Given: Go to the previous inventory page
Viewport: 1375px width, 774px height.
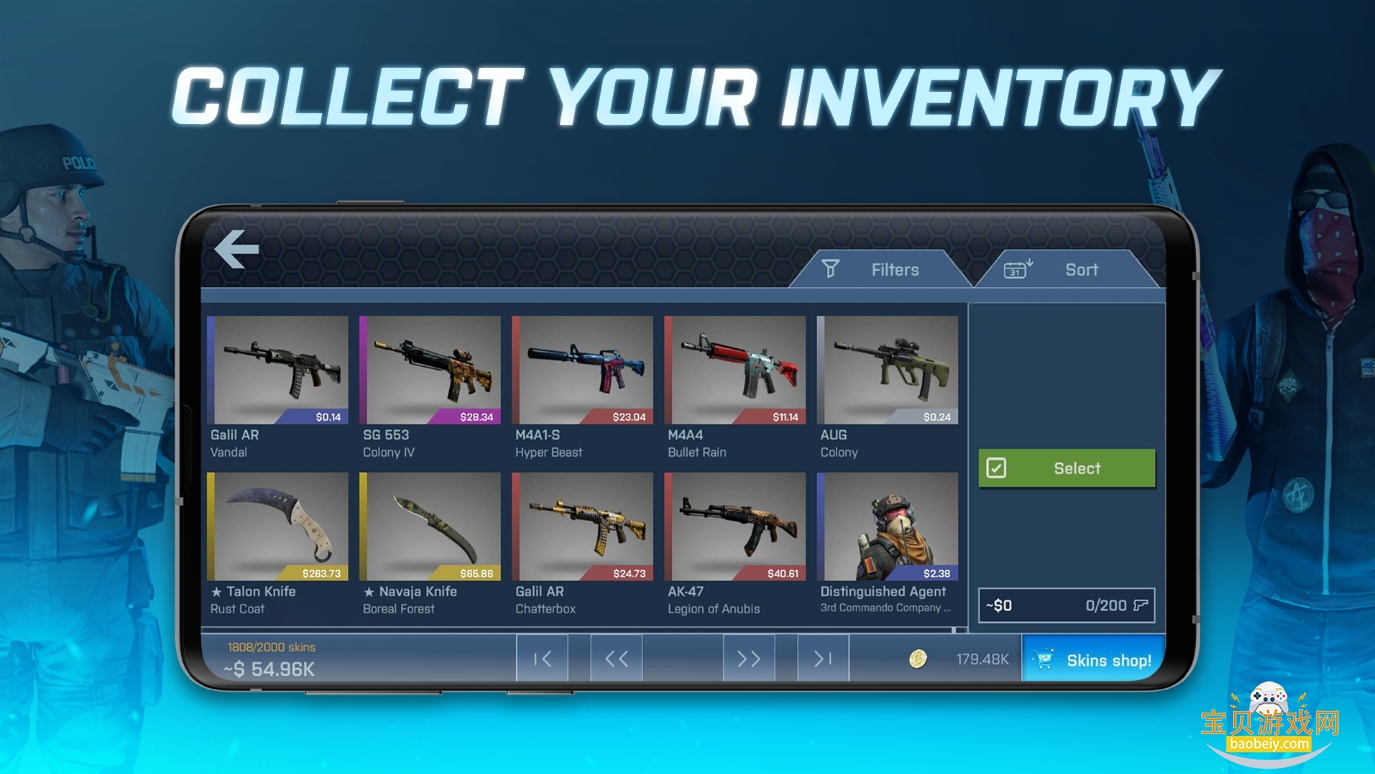Looking at the screenshot, I should (x=616, y=658).
